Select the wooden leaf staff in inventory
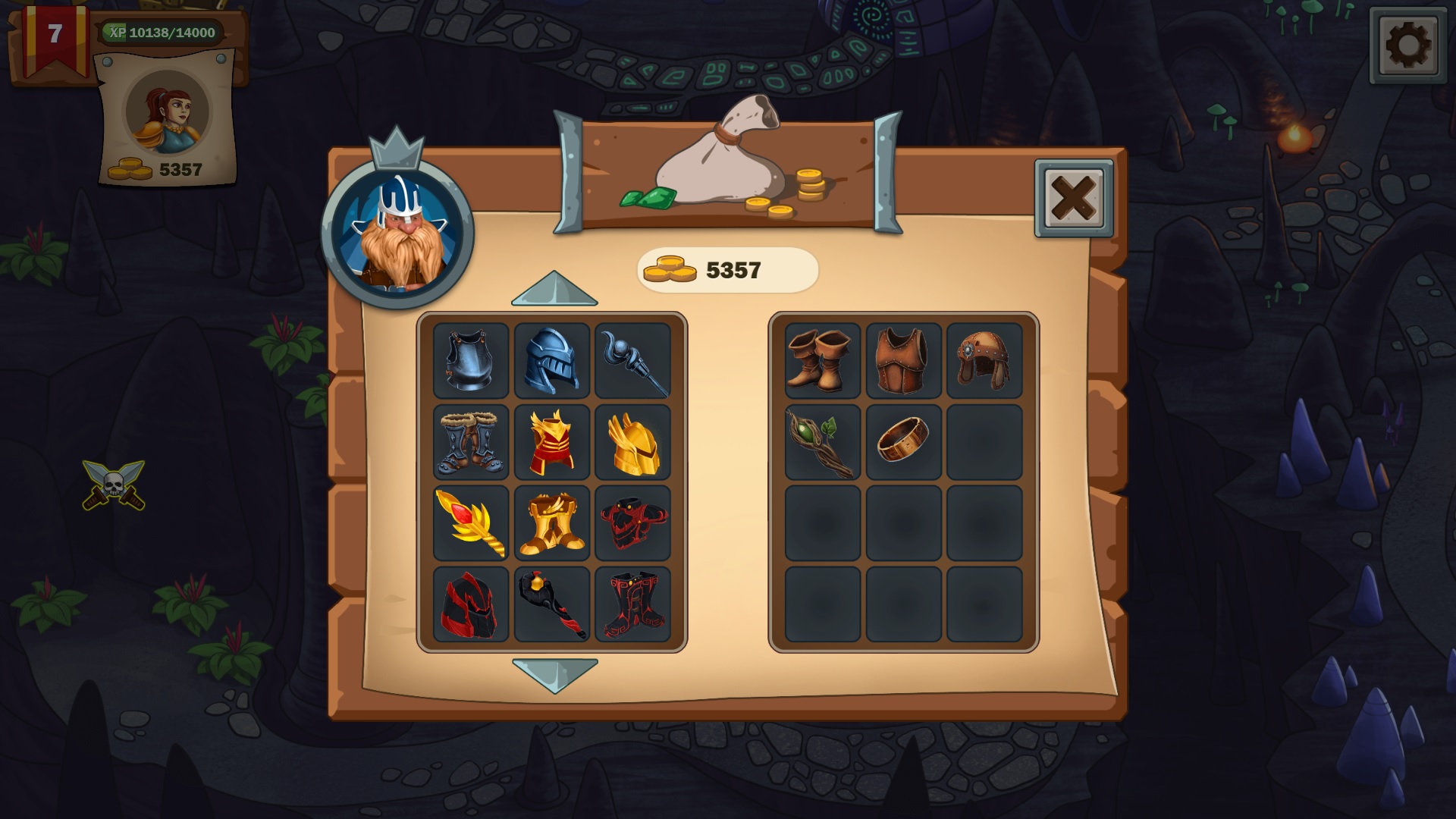 pos(822,442)
